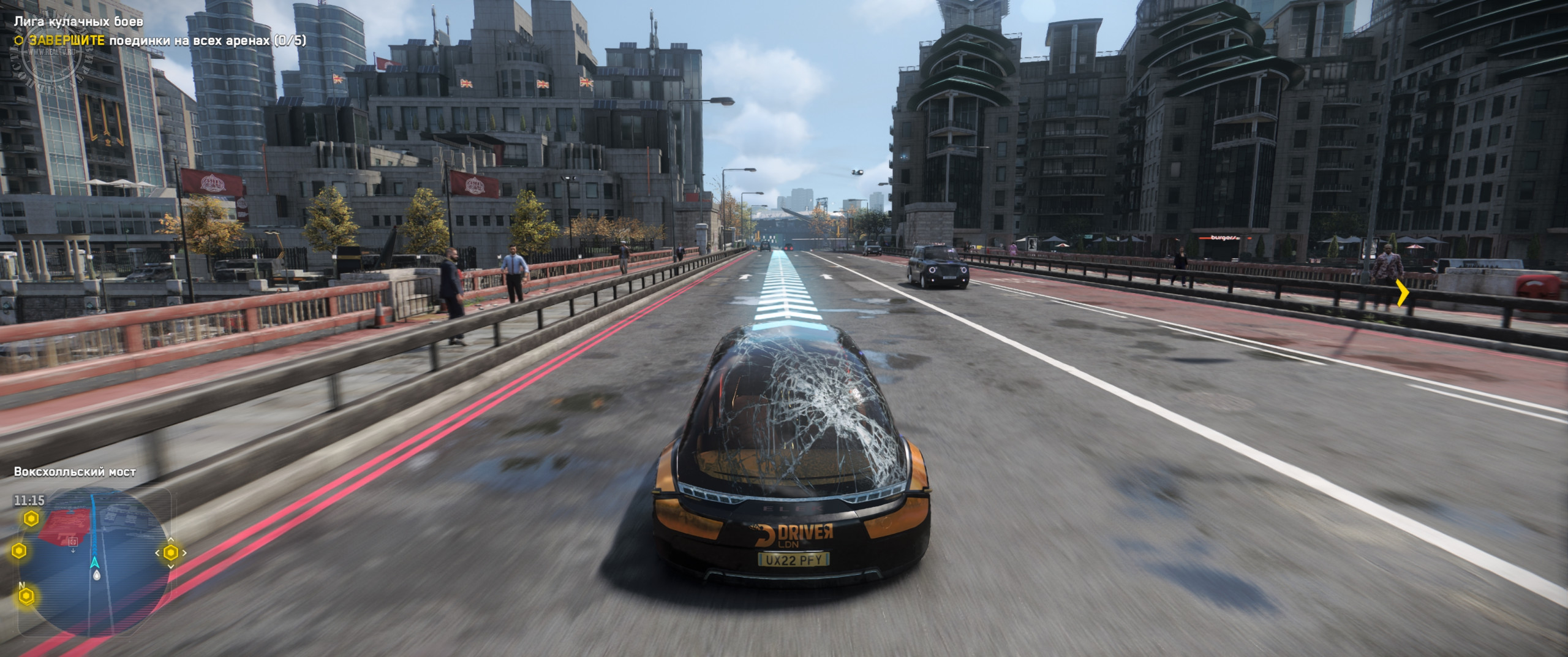
Task: Click the yellow hexagon marker below the clock
Action: click(31, 519)
